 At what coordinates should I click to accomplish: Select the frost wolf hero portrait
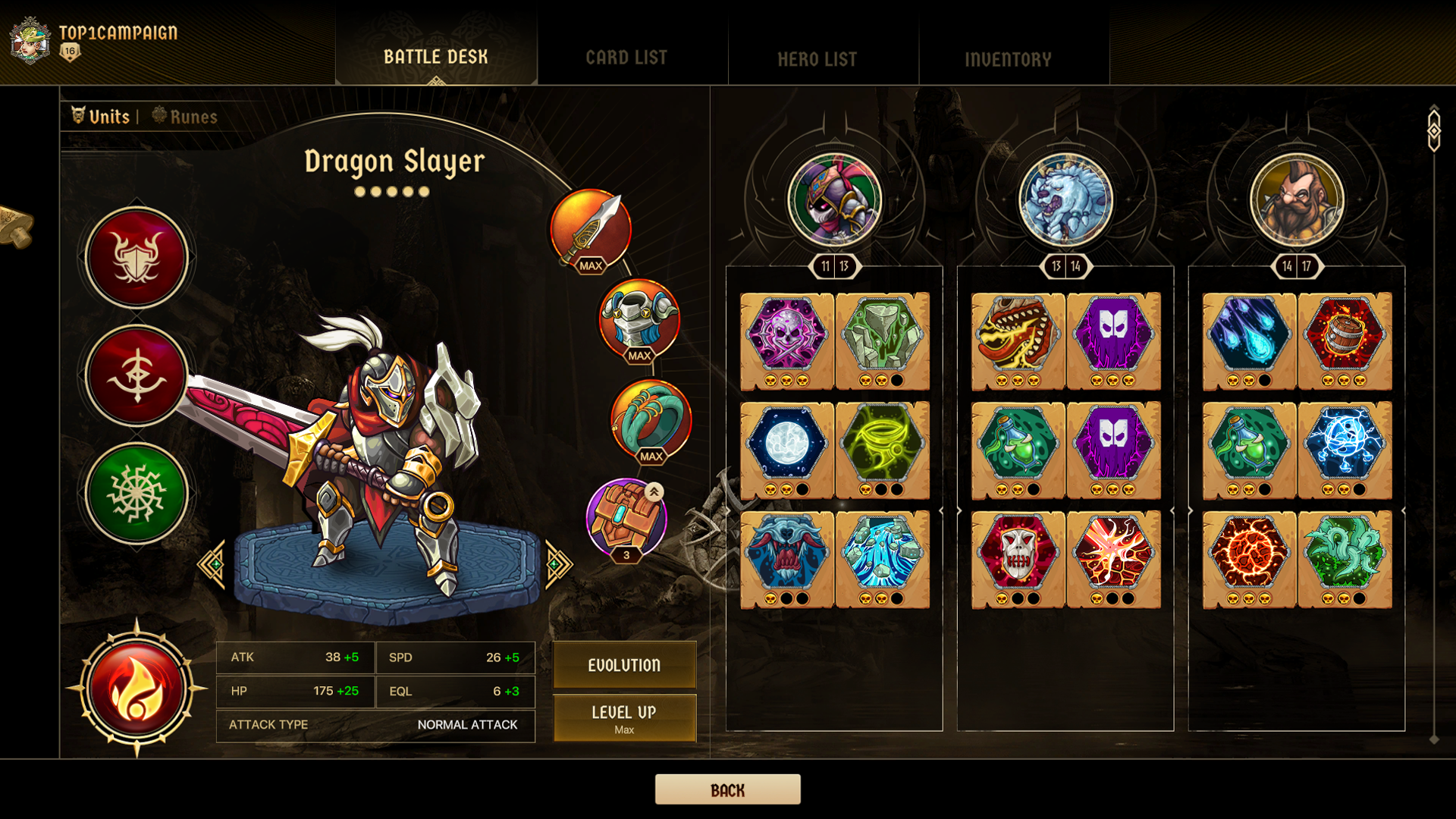1065,197
